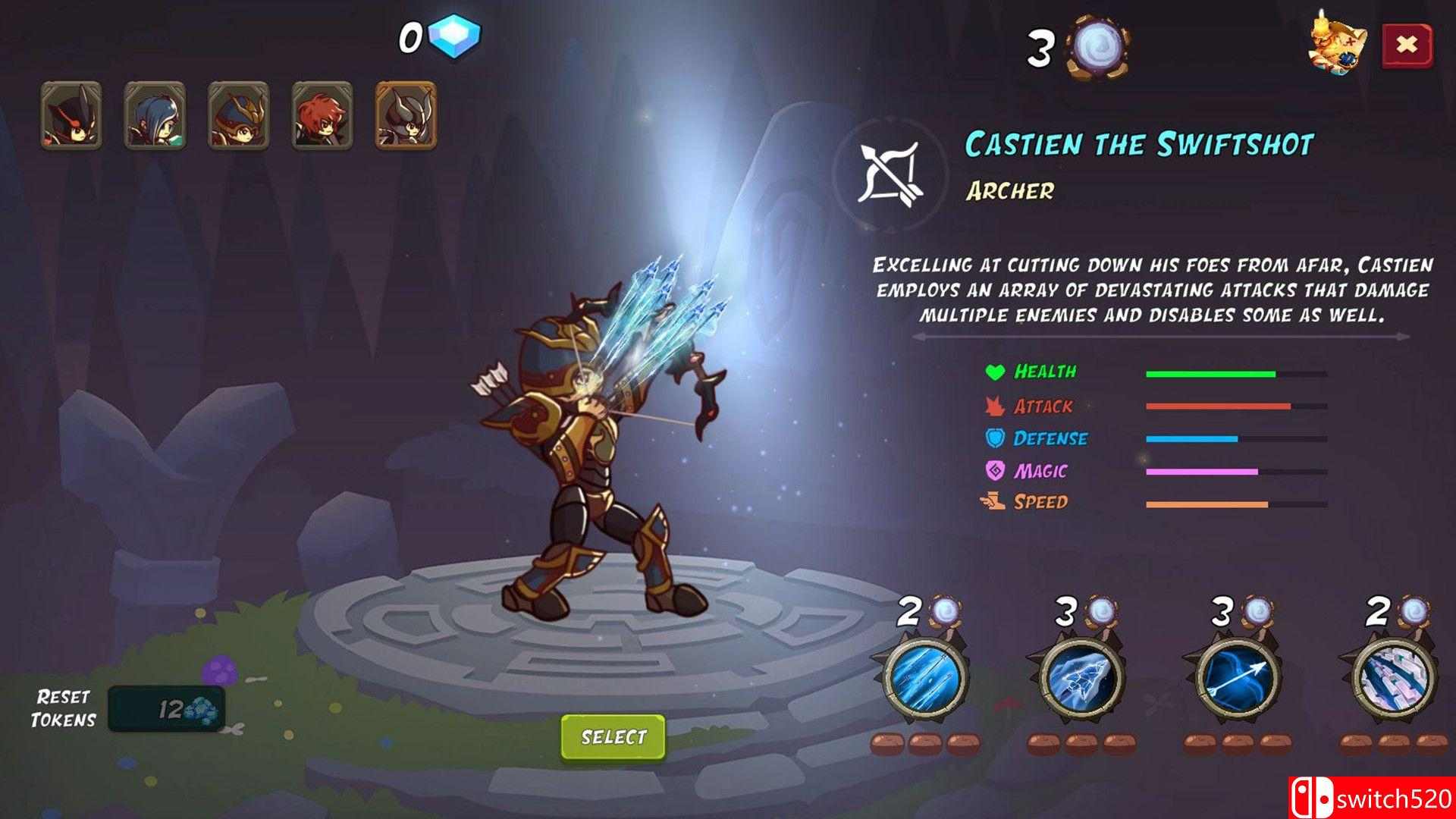Click the Reset Tokens counter box
The image size is (1456, 819).
click(x=166, y=709)
